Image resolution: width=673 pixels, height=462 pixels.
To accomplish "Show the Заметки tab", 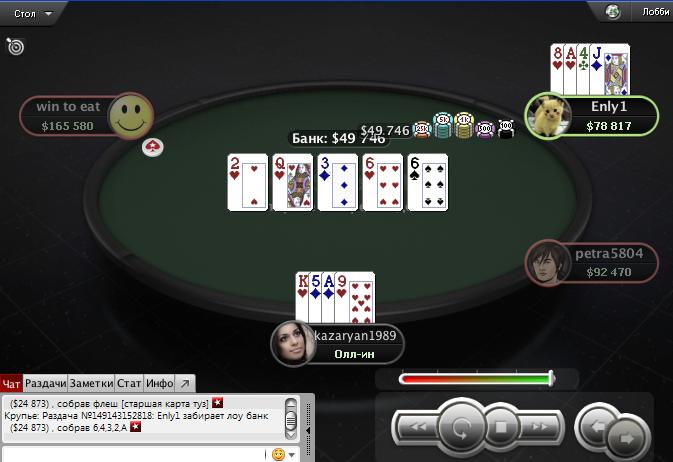I will (92, 383).
